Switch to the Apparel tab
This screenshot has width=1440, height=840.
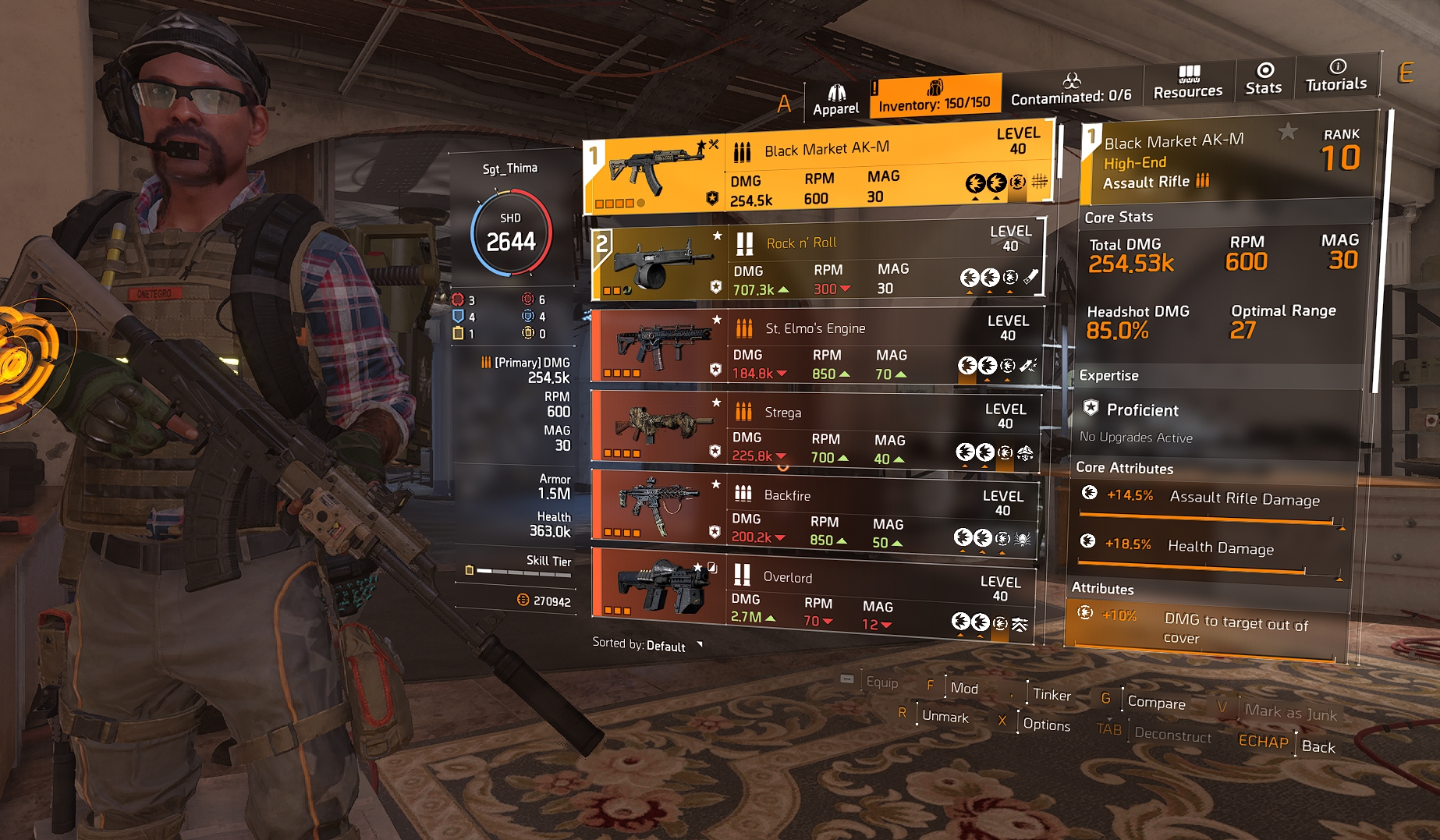point(835,101)
